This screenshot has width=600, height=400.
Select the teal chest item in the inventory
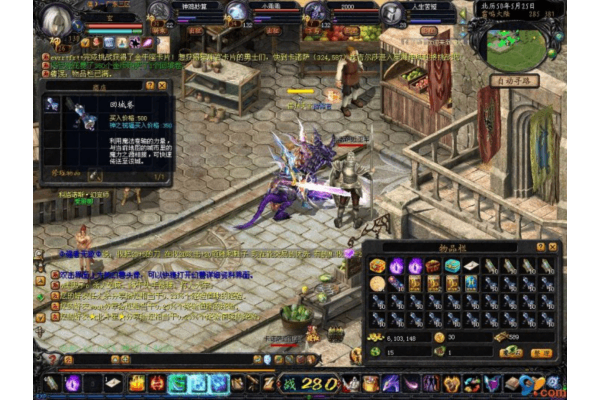pos(452,266)
